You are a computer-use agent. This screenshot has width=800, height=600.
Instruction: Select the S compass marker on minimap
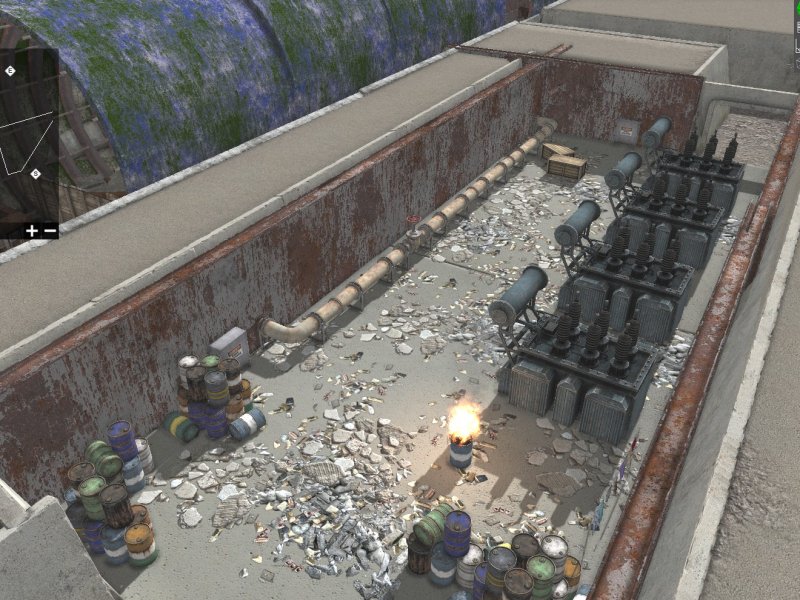pos(35,174)
